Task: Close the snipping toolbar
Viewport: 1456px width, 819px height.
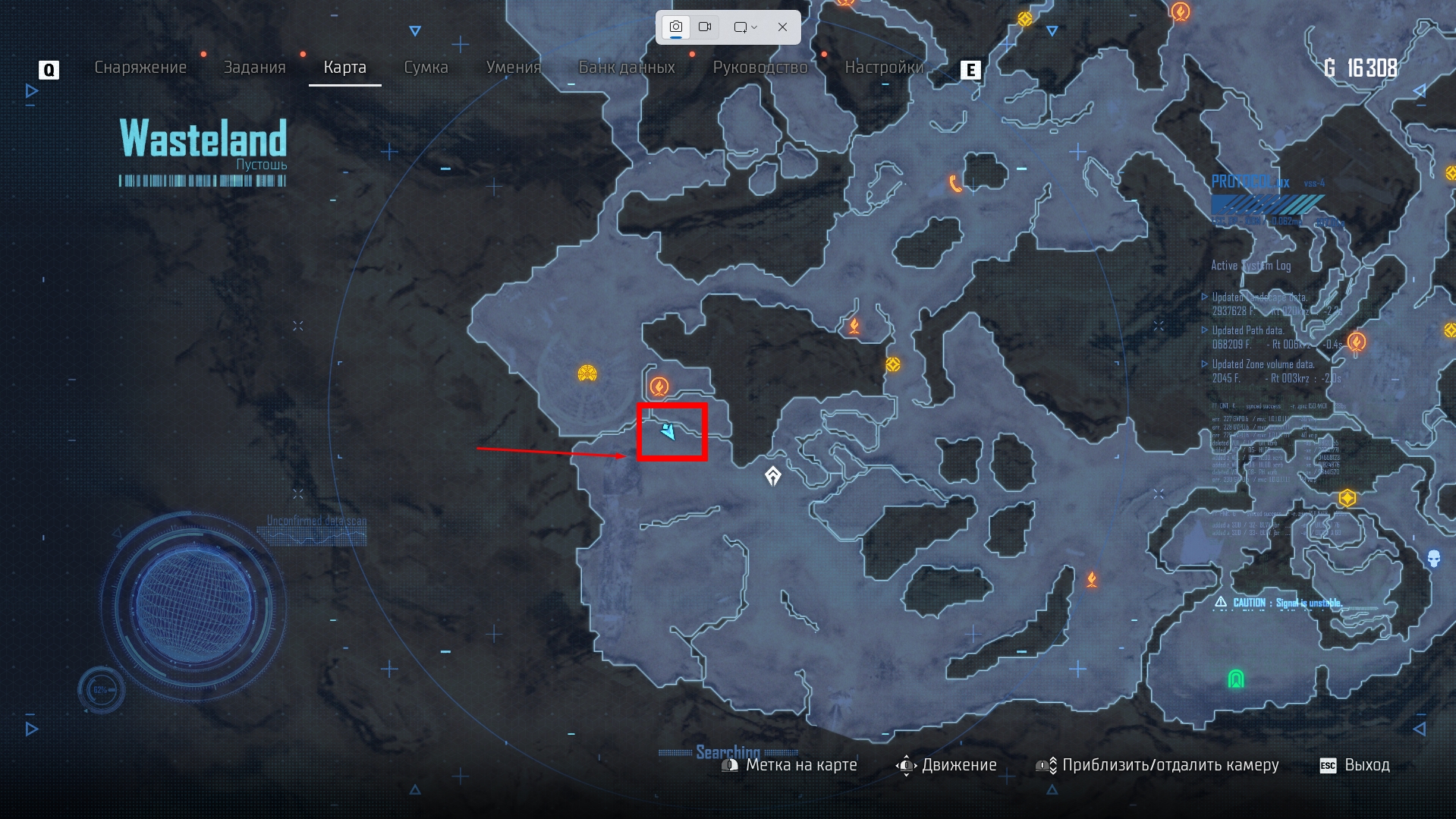Action: [782, 27]
